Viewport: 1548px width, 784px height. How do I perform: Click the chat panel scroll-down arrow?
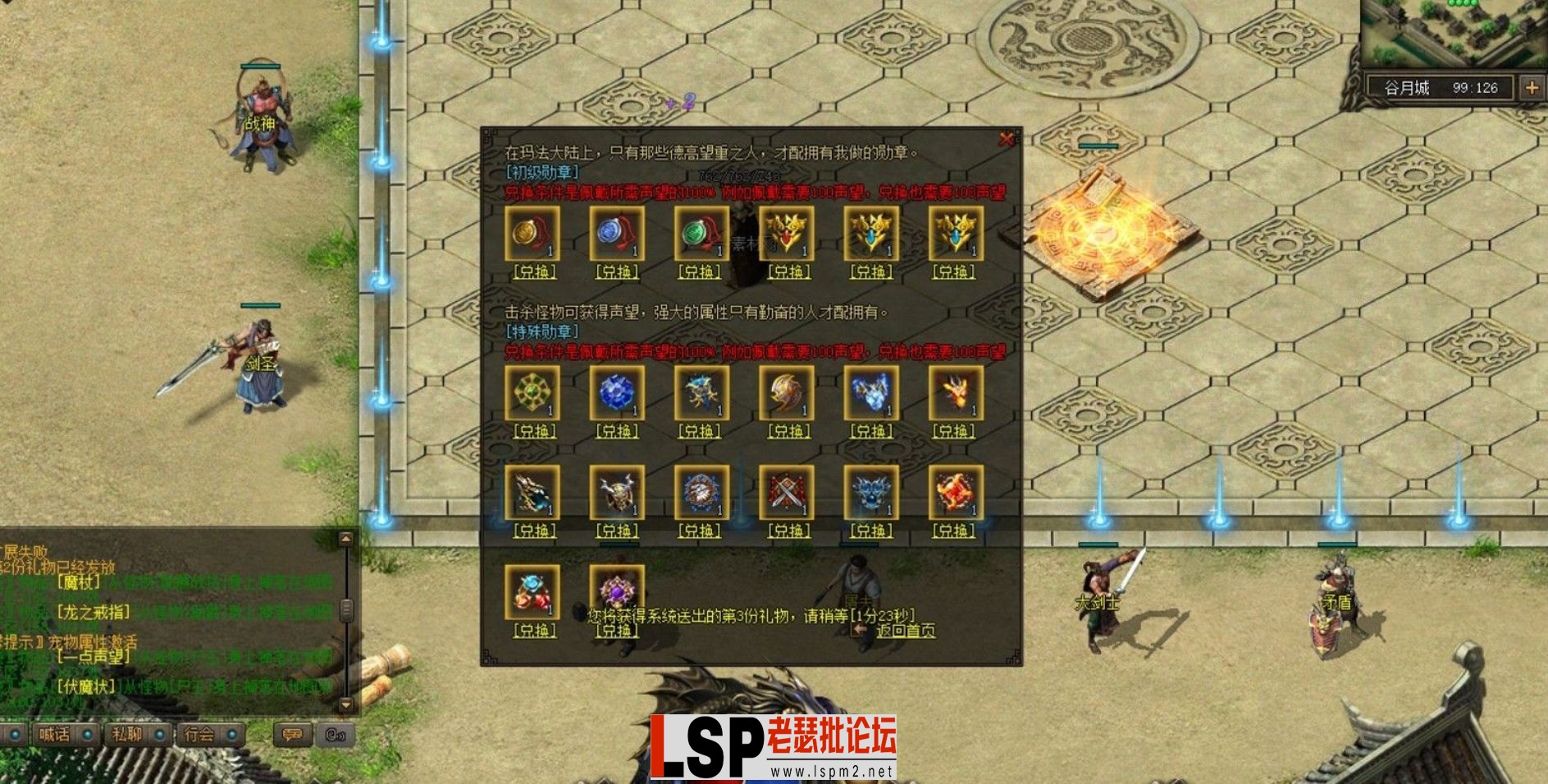pos(346,704)
